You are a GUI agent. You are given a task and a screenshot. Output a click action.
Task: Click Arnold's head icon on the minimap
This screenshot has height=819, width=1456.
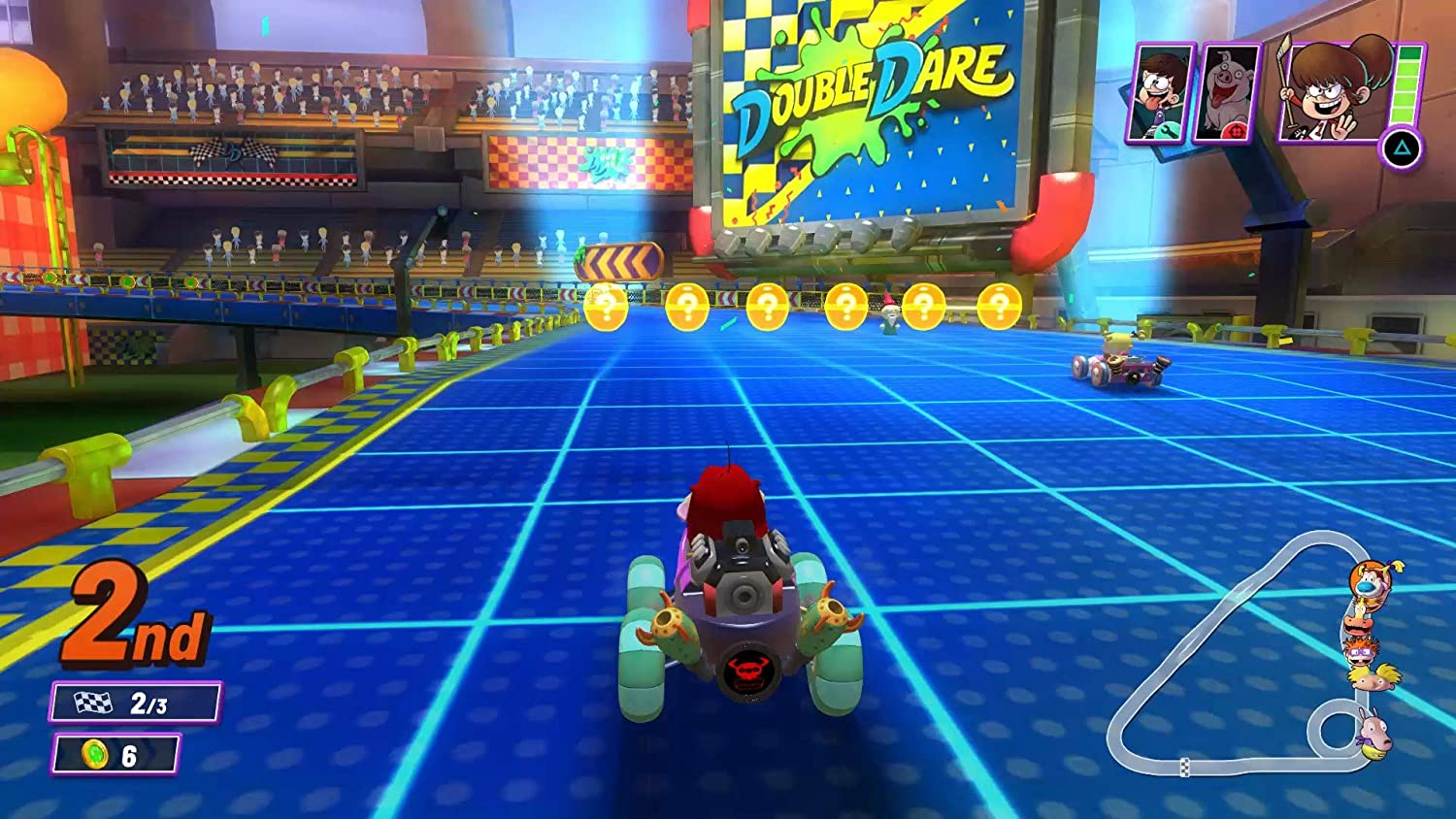(1372, 677)
